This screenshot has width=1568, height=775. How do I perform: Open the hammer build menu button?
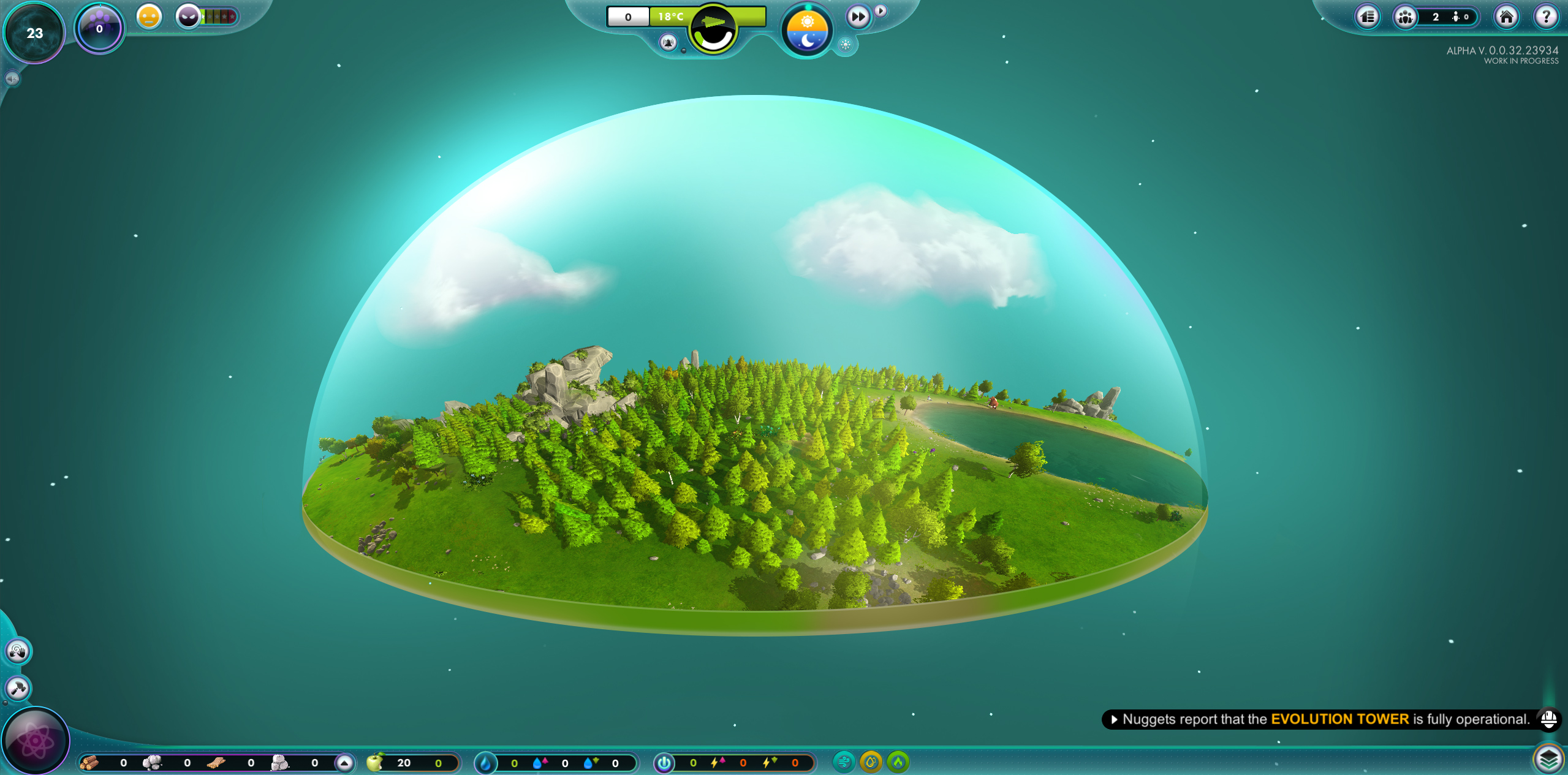point(17,688)
